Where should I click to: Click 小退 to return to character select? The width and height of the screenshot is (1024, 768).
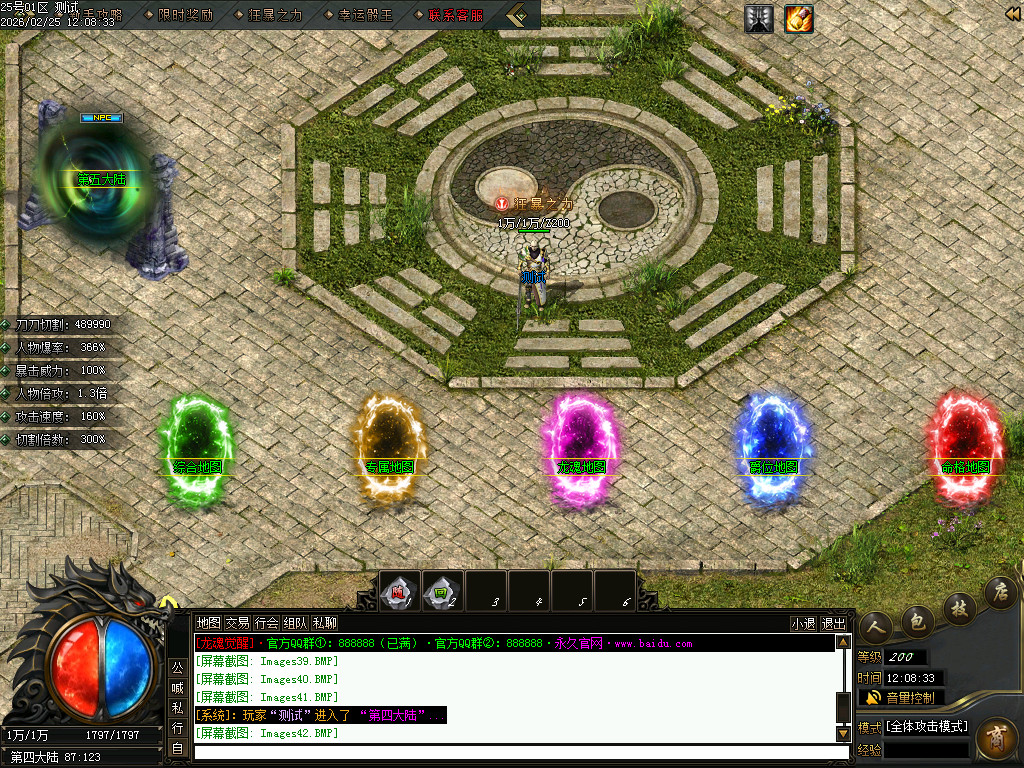click(803, 623)
